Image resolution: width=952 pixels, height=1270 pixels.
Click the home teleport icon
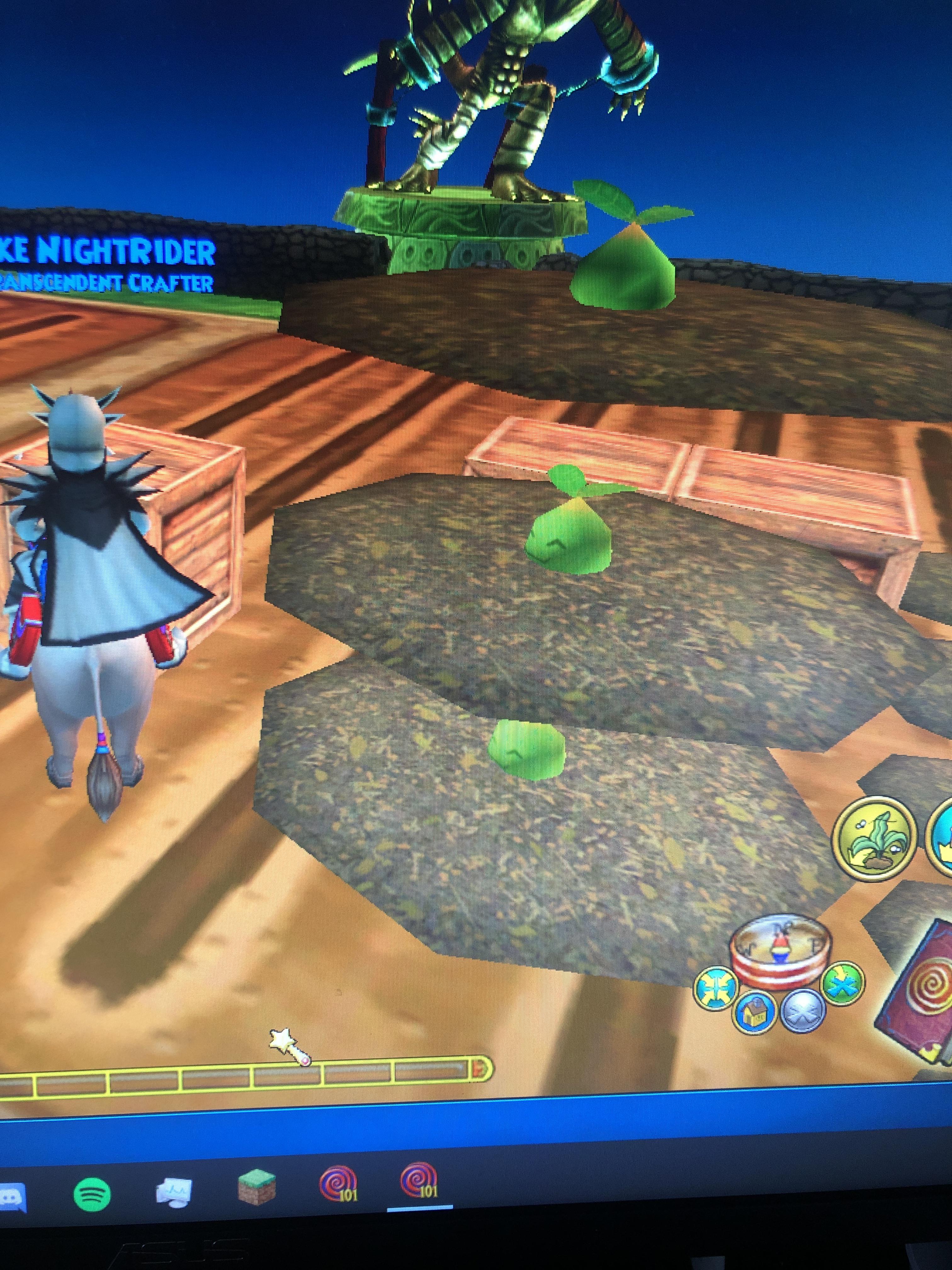pyautogui.click(x=753, y=1013)
